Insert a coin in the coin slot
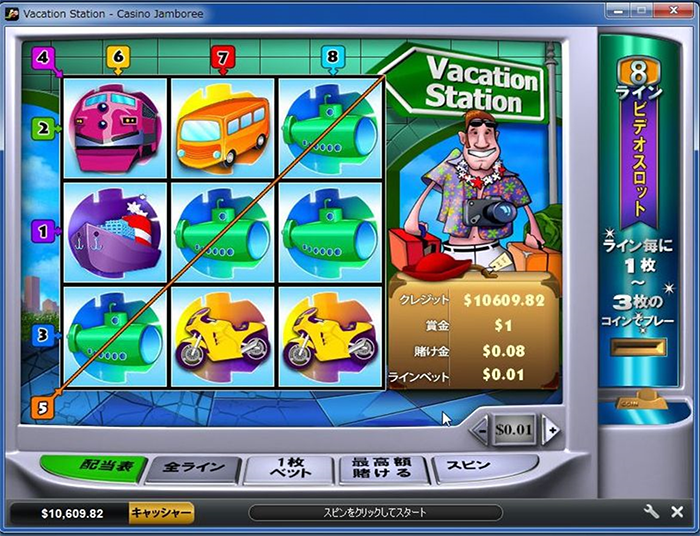700x536 pixels. (x=637, y=348)
